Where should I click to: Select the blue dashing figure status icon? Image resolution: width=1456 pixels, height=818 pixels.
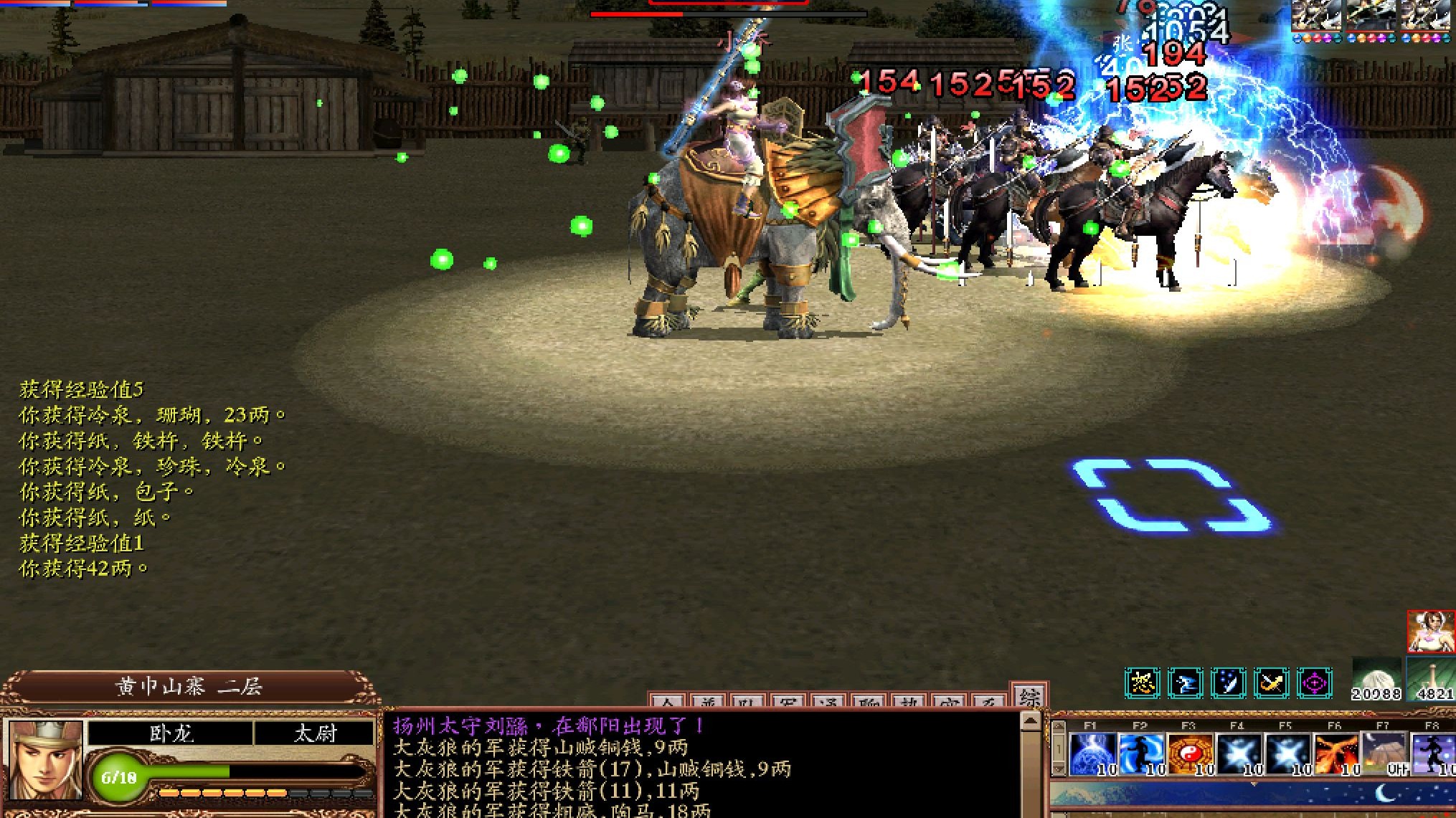point(1185,683)
